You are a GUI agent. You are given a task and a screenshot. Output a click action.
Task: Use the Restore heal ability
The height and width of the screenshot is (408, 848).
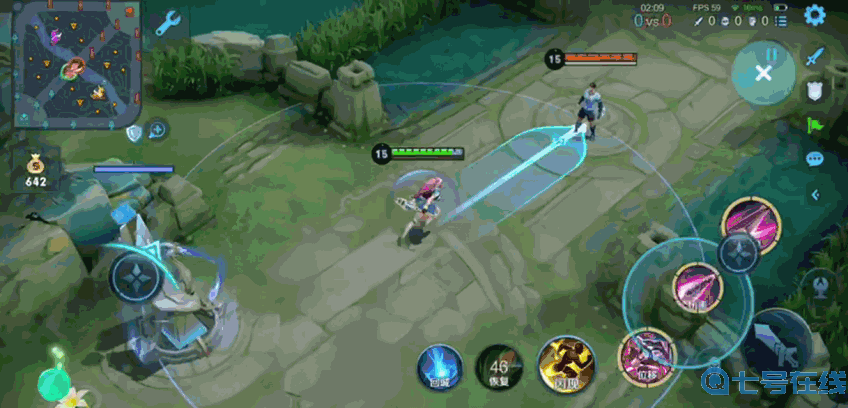(x=497, y=364)
